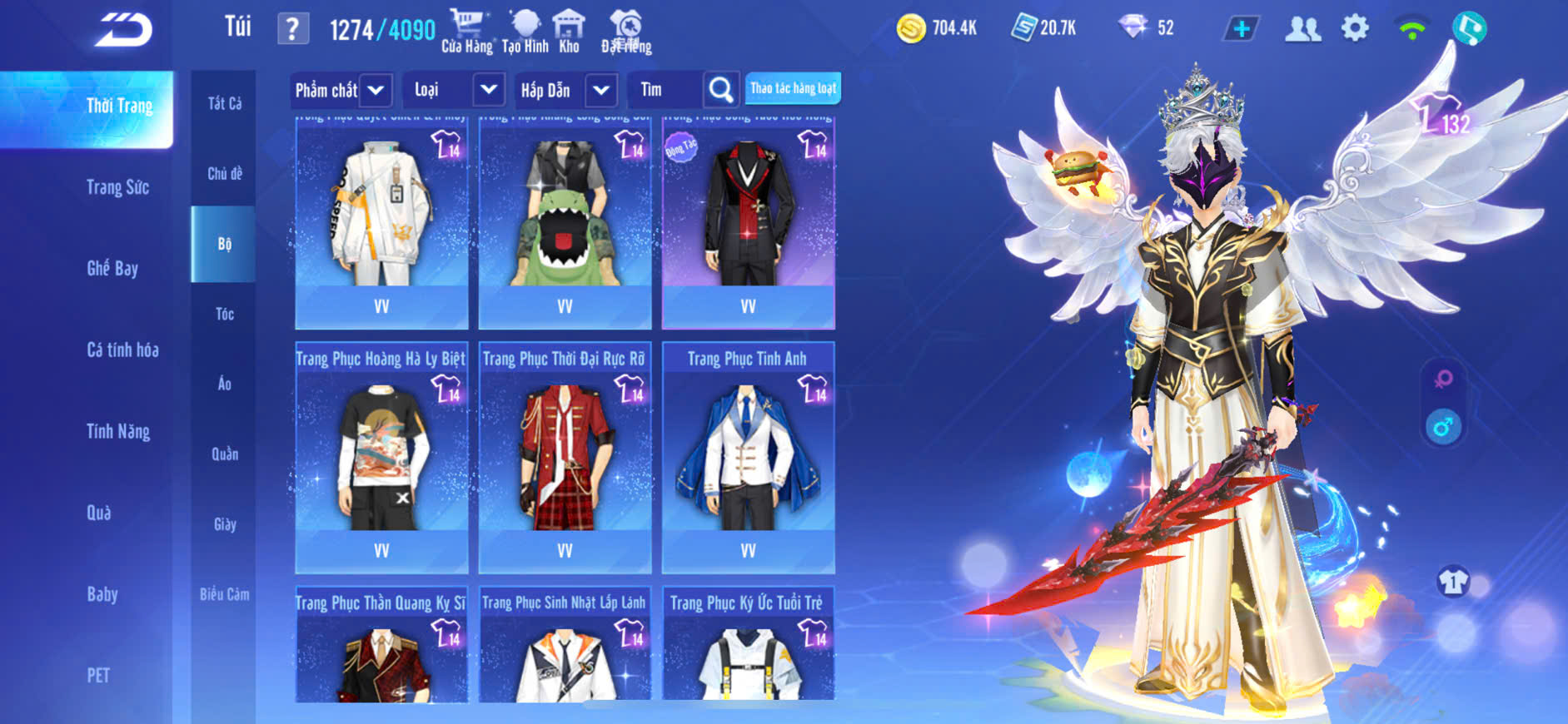Choose Trang Phục Thời Đại Rực Rỡ outfit
The width and height of the screenshot is (1568, 724).
(565, 457)
